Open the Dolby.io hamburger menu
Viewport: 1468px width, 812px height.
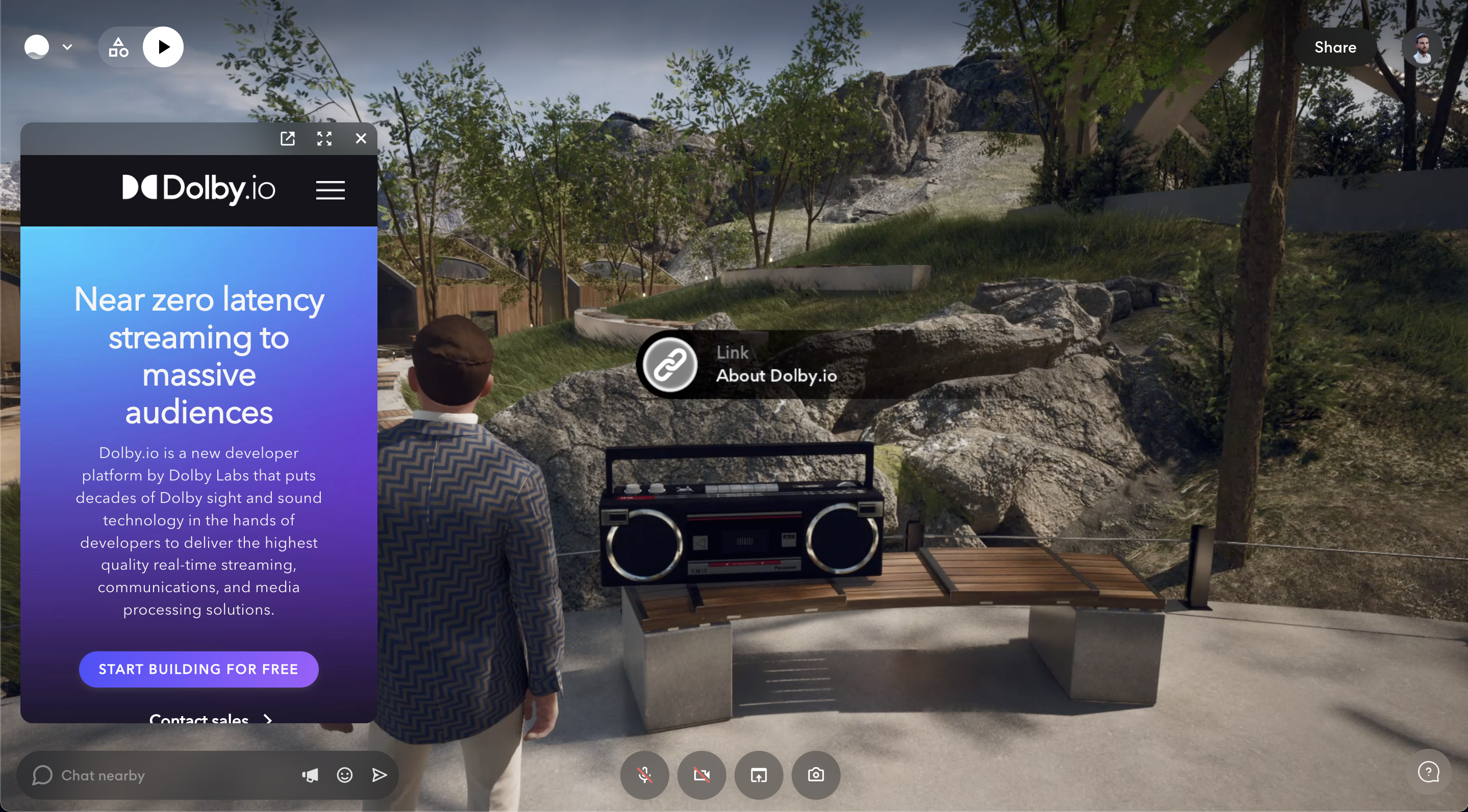point(331,190)
